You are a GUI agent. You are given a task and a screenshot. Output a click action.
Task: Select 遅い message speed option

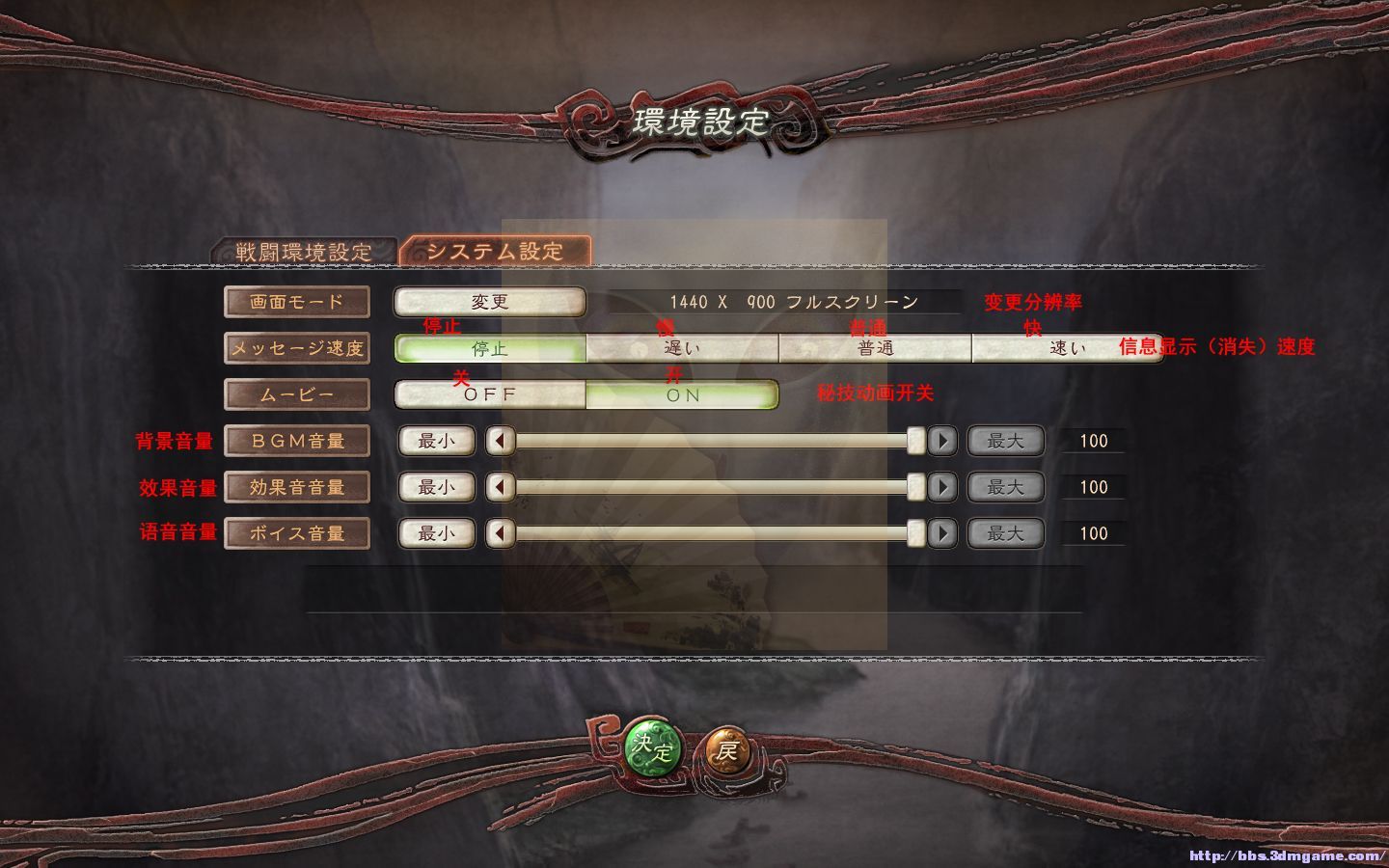[x=682, y=349]
